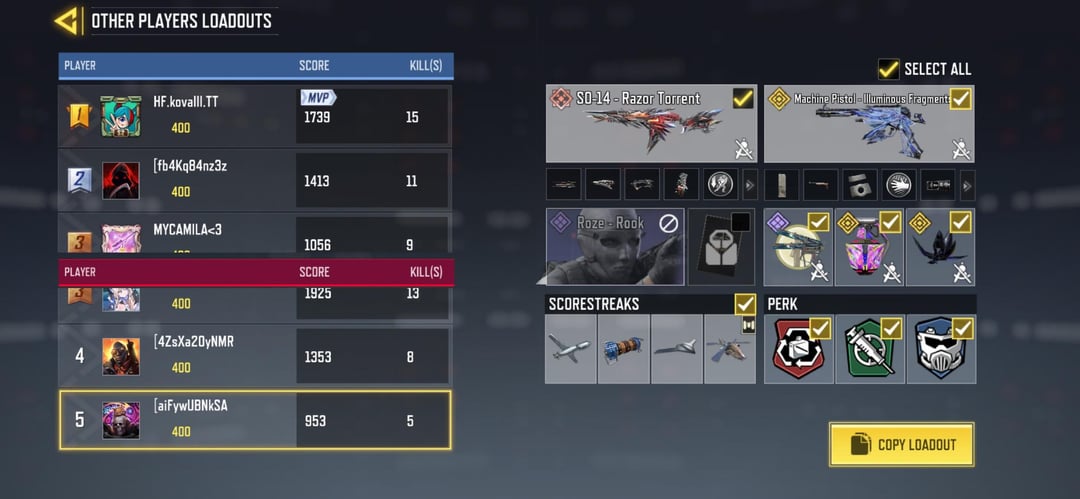Select the black raven tactical slot
Screen dimensions: 1080x499
point(940,248)
